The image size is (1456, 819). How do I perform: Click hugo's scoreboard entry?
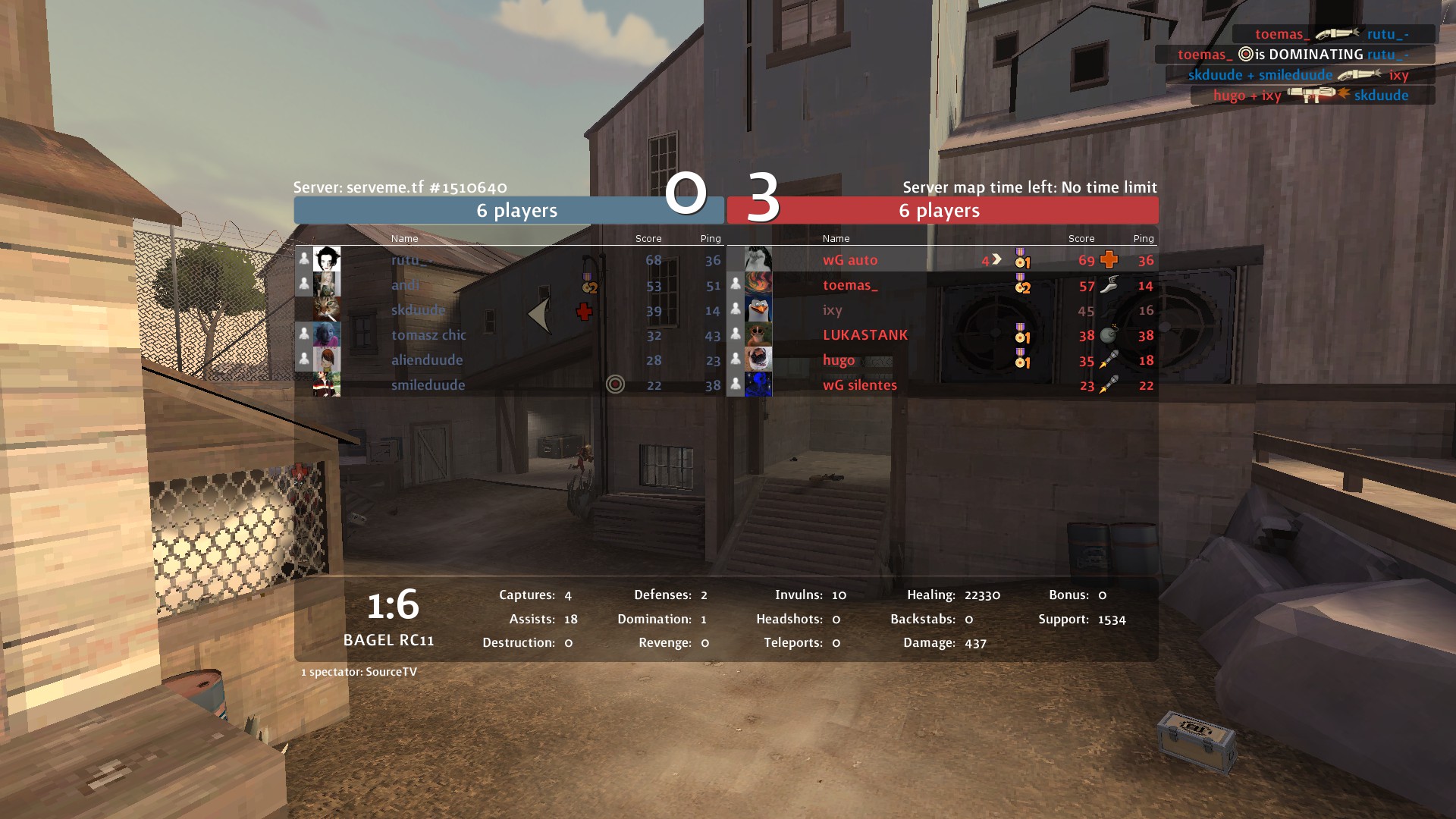(x=941, y=360)
